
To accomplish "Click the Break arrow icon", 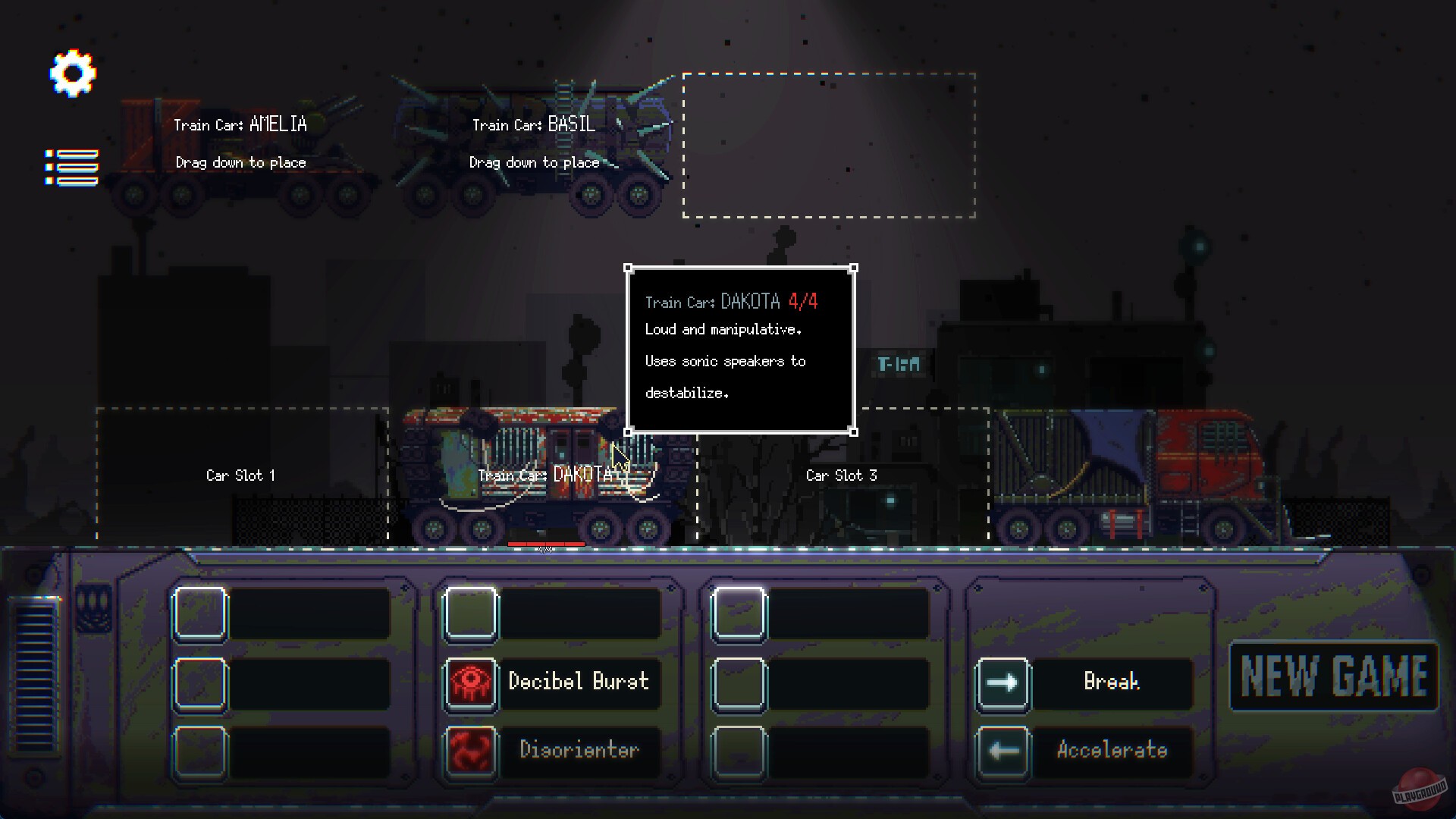I will pos(1003,682).
